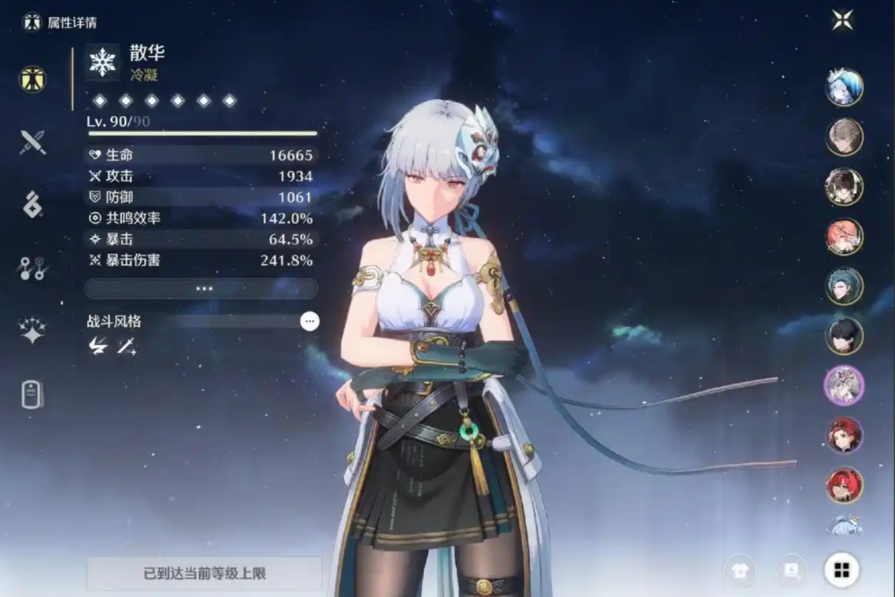Select the purple-ringed white-haired portrait
Viewport: 895px width, 597px height.
(x=844, y=385)
